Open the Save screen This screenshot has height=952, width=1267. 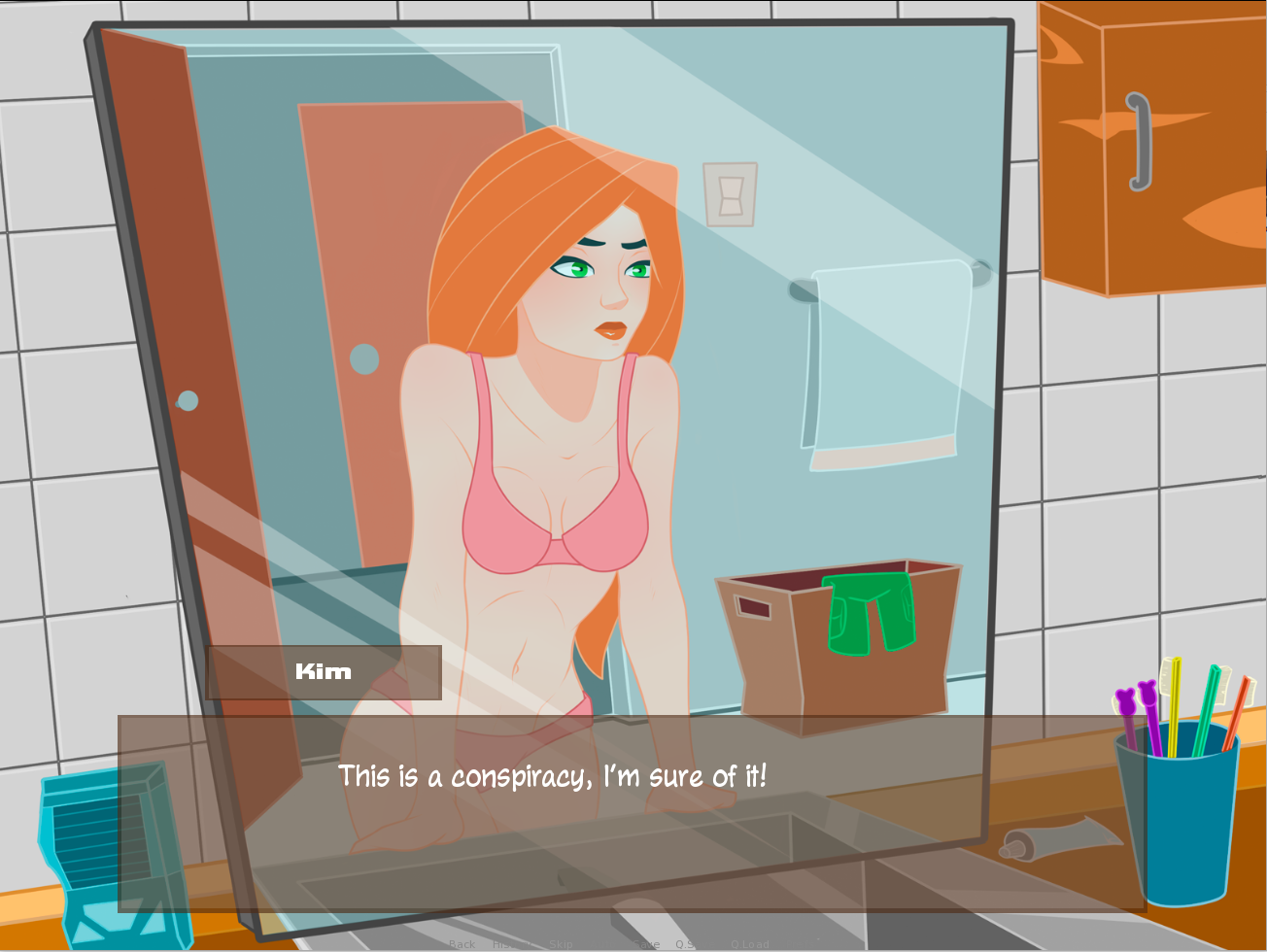[x=646, y=942]
